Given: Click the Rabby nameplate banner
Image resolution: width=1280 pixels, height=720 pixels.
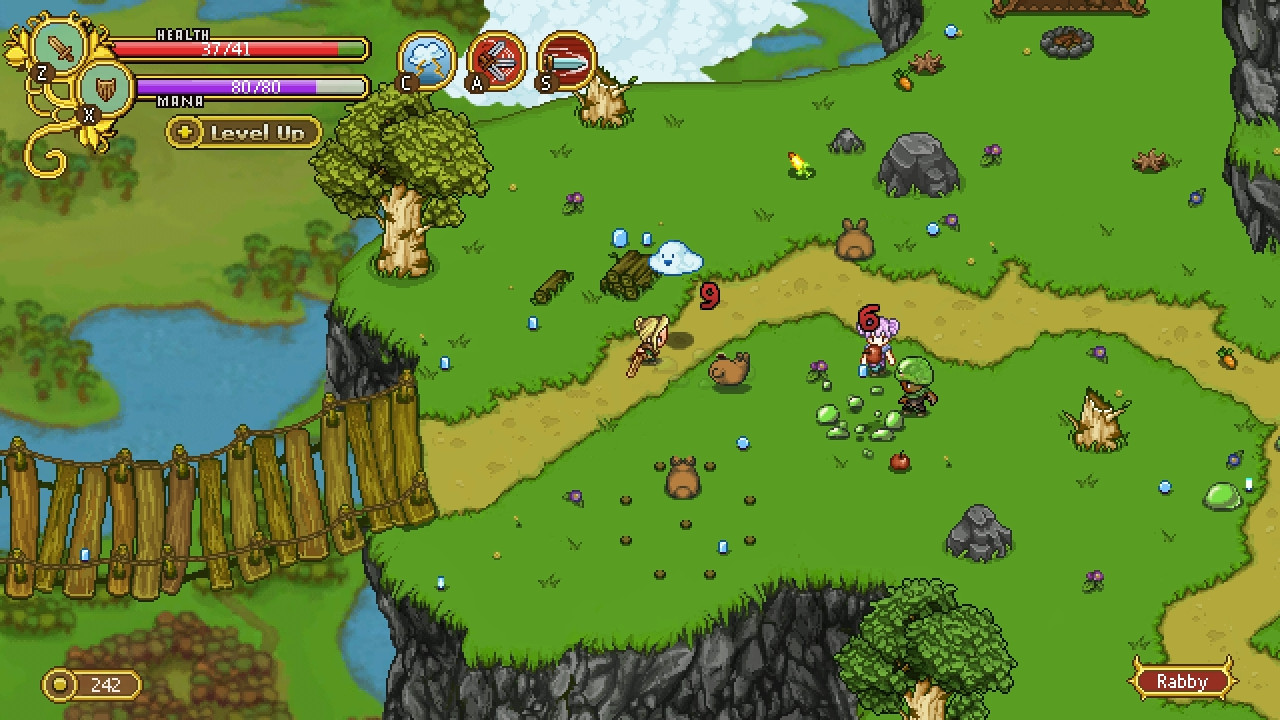Looking at the screenshot, I should pos(1183,681).
